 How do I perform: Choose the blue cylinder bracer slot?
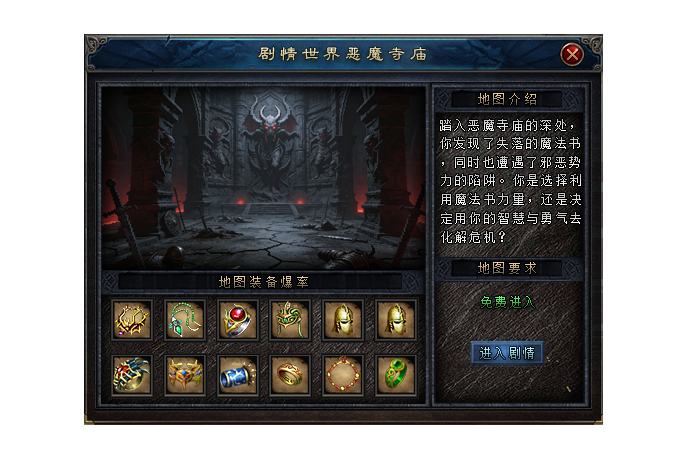tap(238, 374)
